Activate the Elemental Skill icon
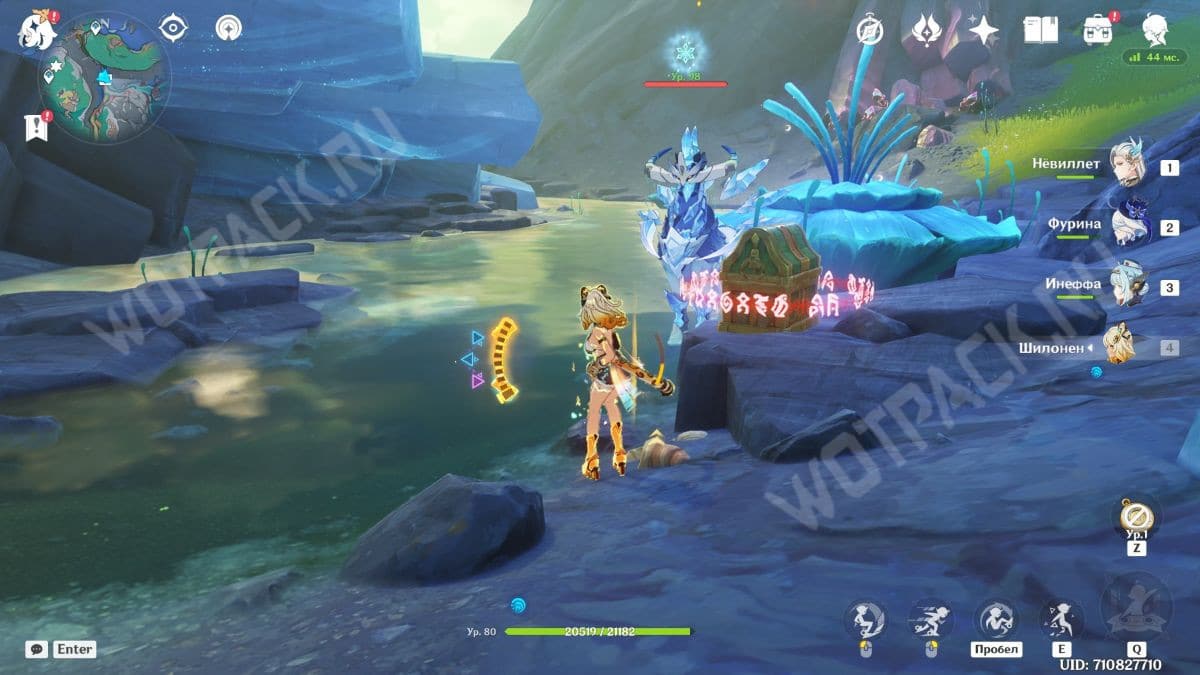 [x=1061, y=620]
